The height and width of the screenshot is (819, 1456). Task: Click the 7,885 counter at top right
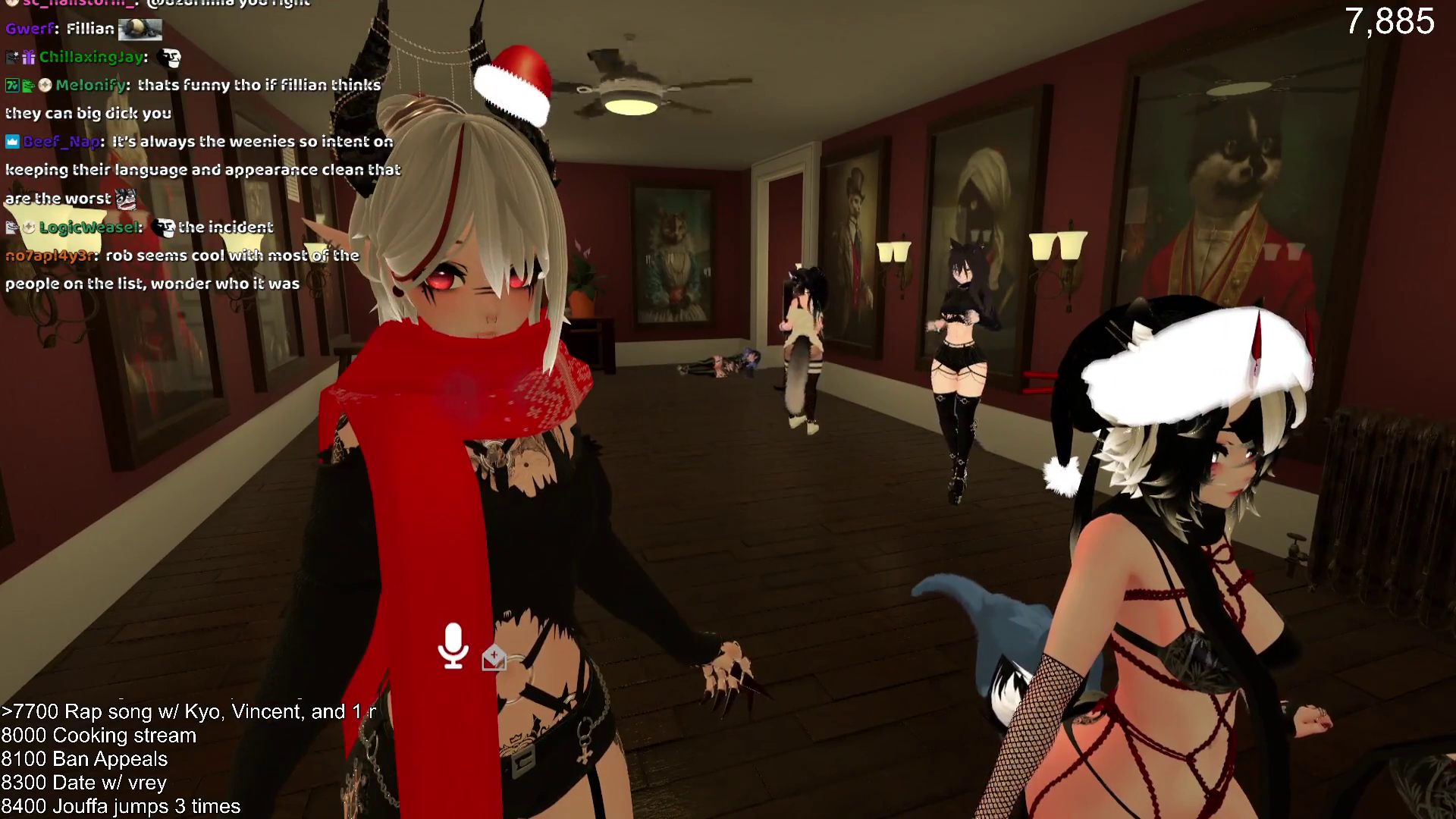click(x=1389, y=22)
